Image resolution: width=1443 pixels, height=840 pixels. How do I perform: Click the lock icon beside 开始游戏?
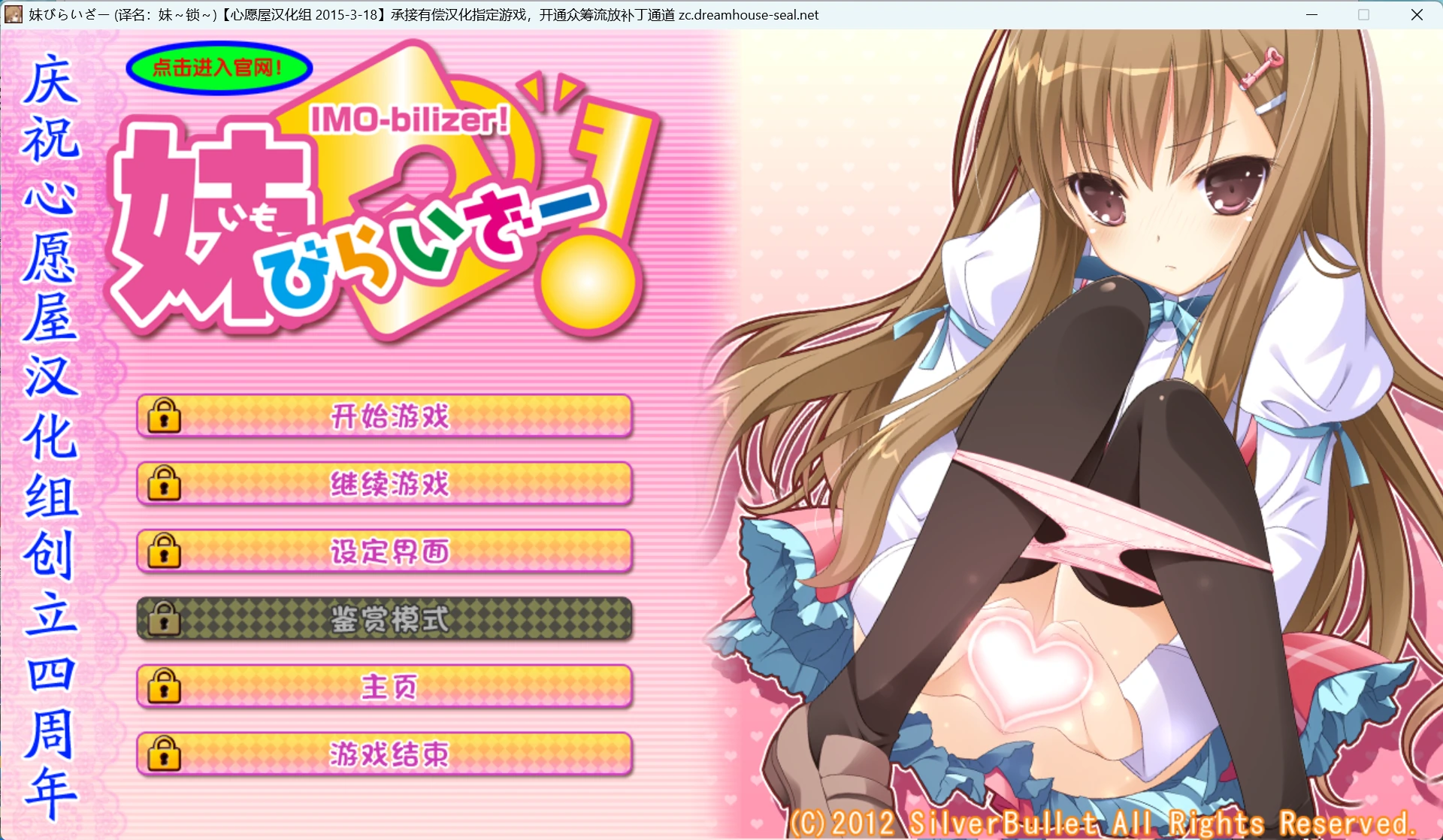point(165,416)
